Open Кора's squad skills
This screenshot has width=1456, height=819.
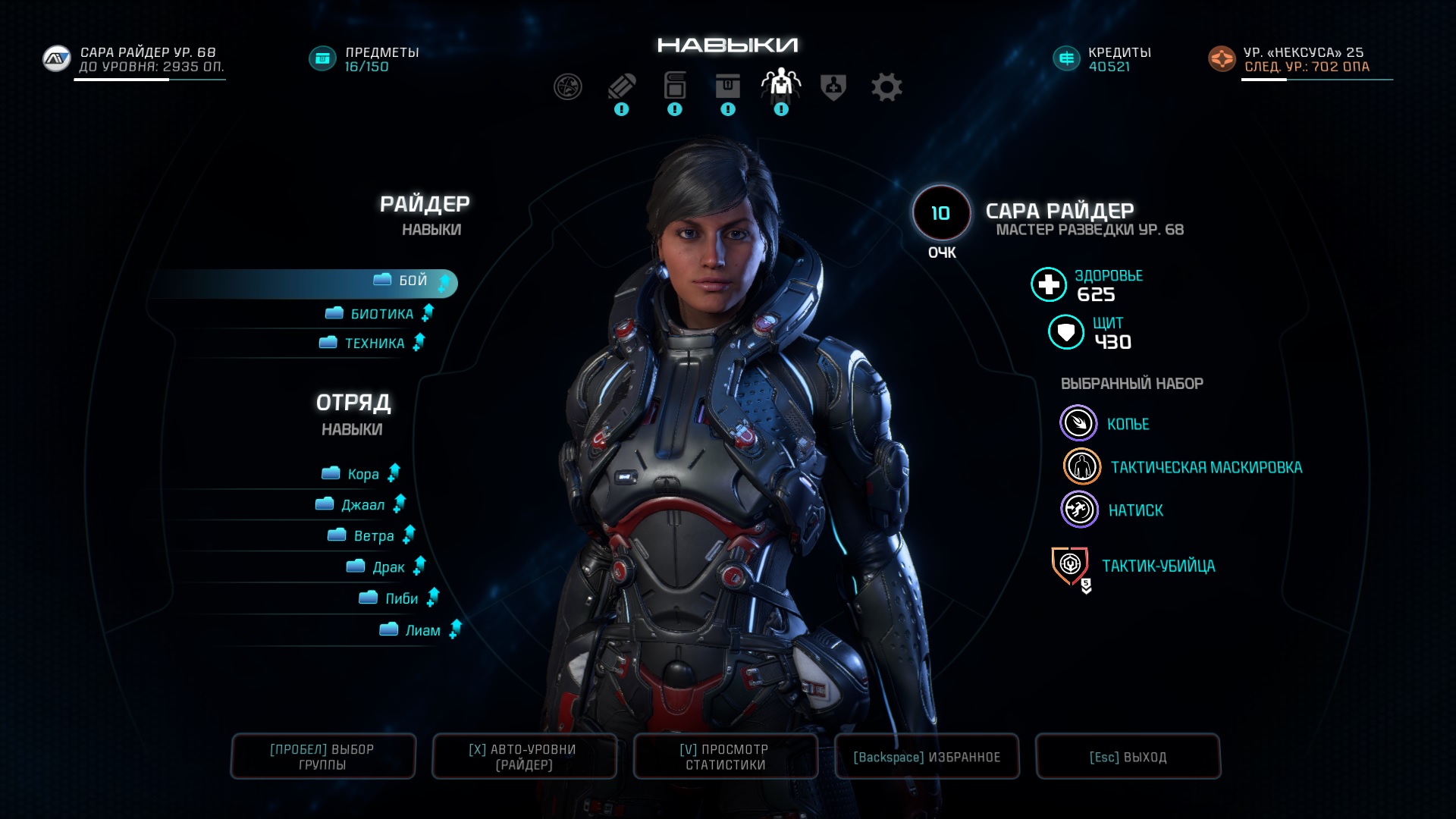point(362,475)
